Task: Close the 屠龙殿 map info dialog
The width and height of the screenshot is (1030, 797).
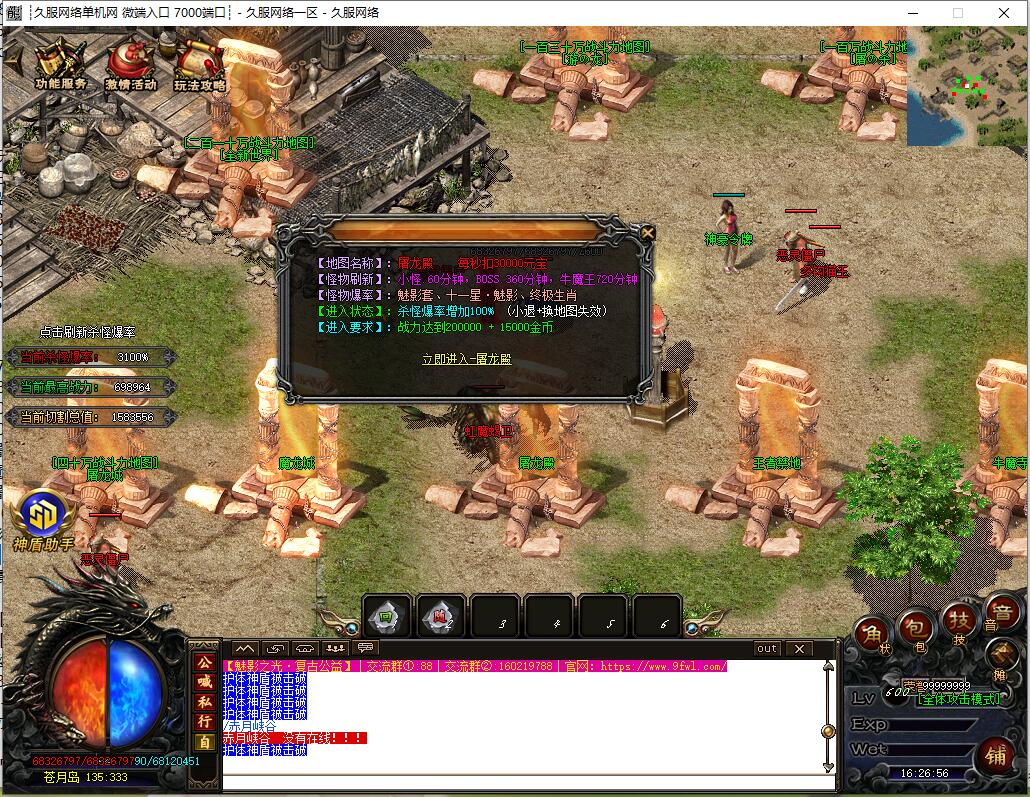Action: 648,233
